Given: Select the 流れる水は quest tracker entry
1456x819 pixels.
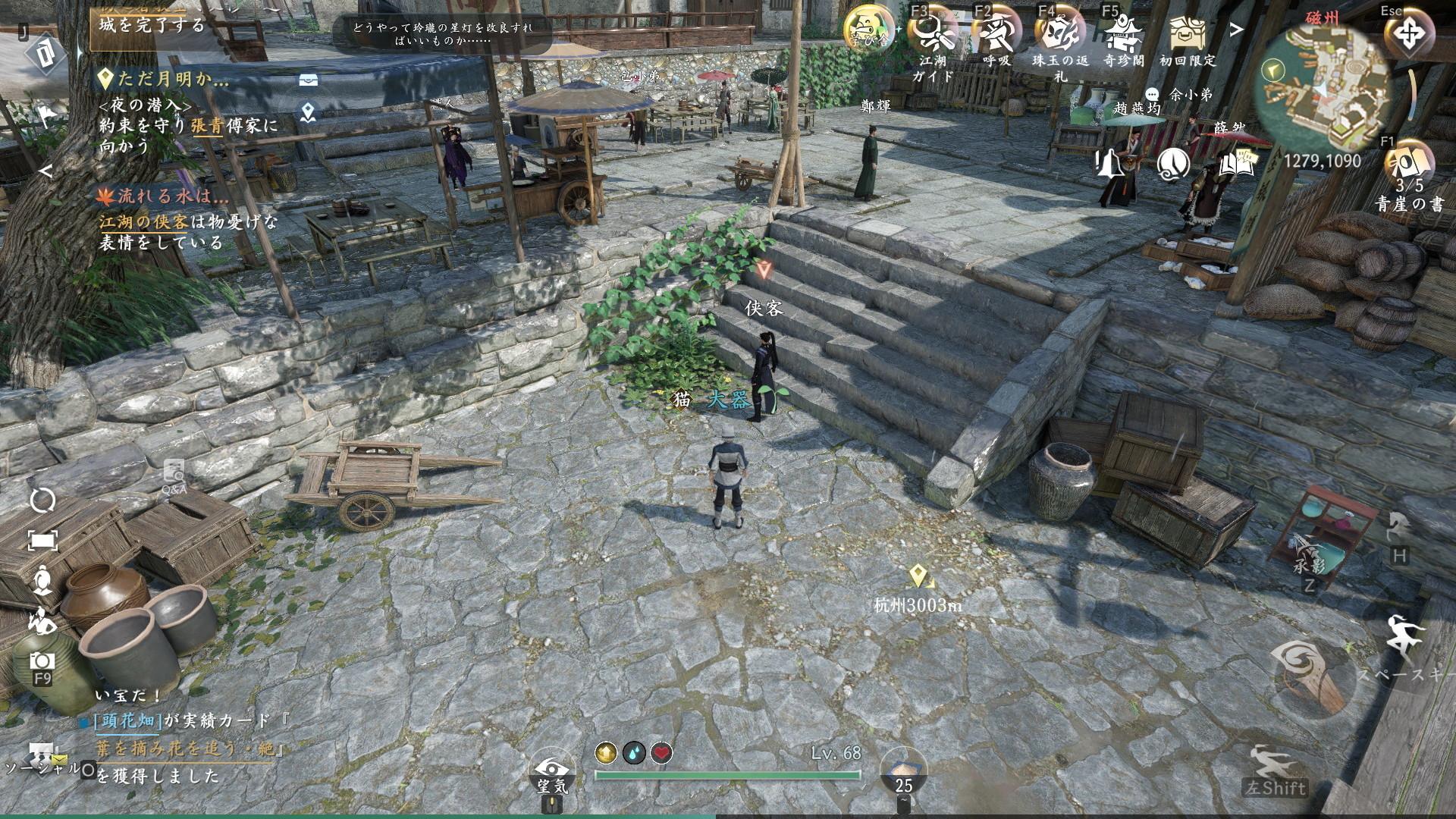Looking at the screenshot, I should (x=164, y=196).
